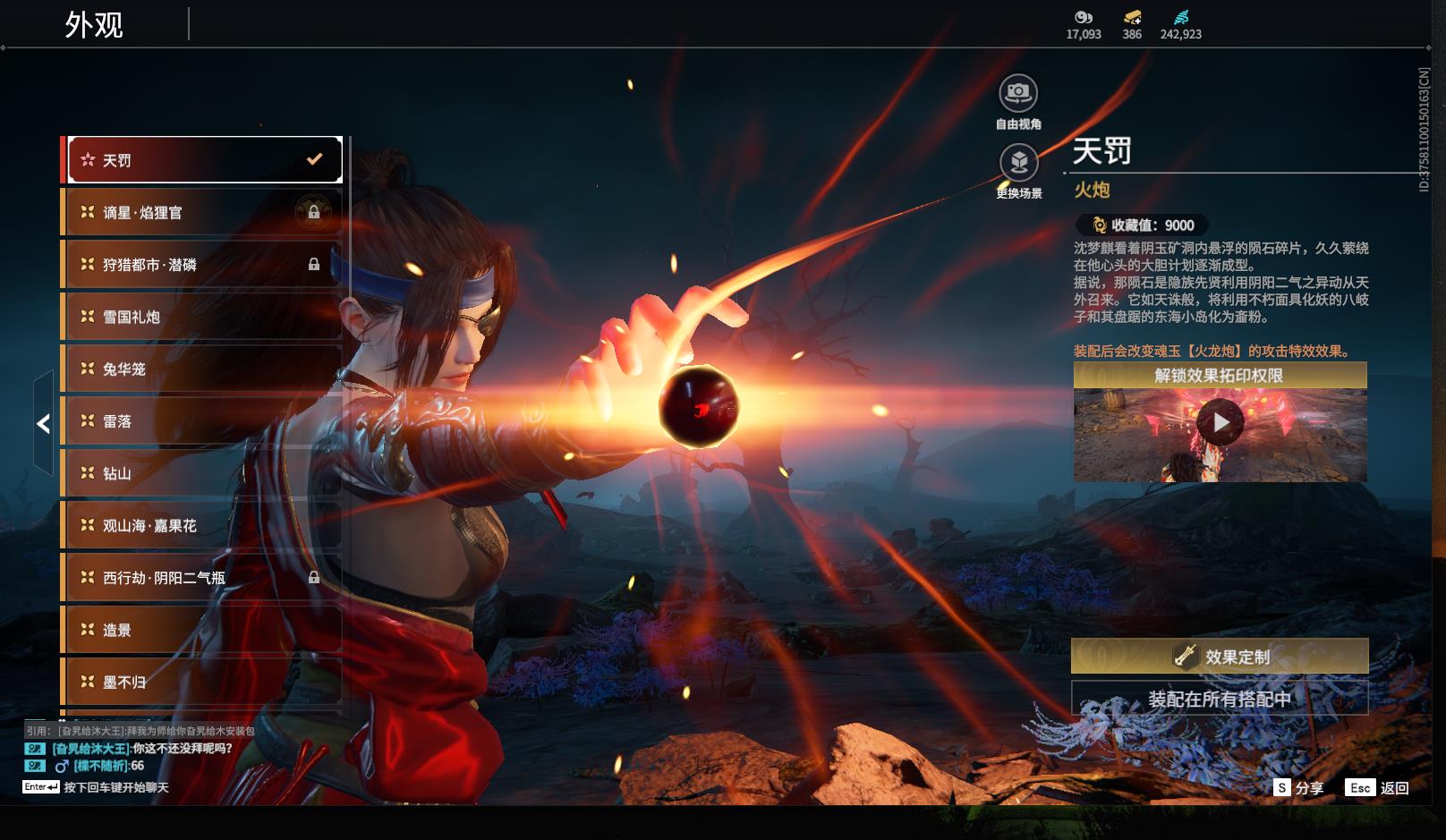Open 效果定制 effect customization

click(x=1220, y=657)
